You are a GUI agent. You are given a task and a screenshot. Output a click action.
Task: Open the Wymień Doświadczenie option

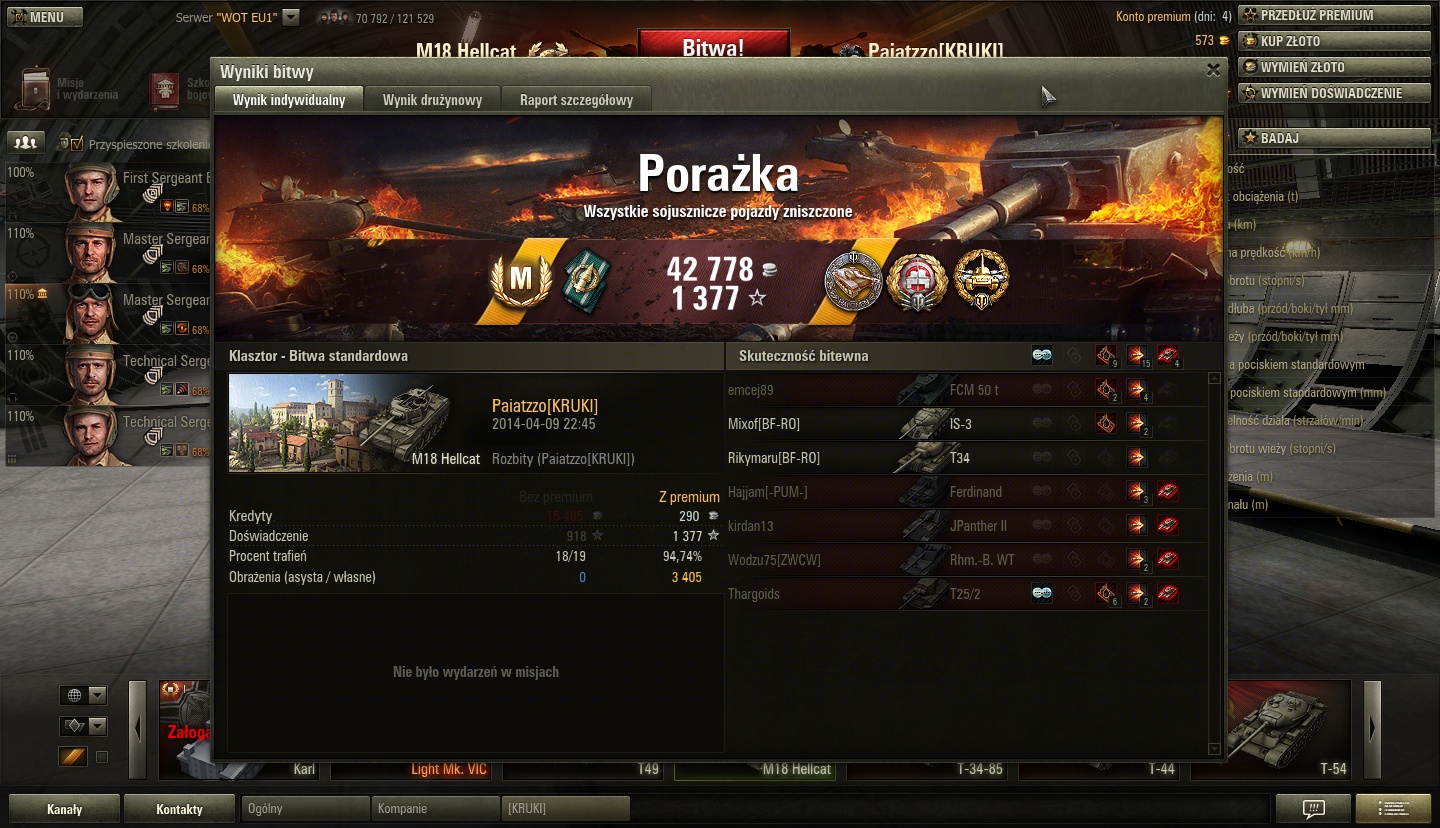(1333, 93)
